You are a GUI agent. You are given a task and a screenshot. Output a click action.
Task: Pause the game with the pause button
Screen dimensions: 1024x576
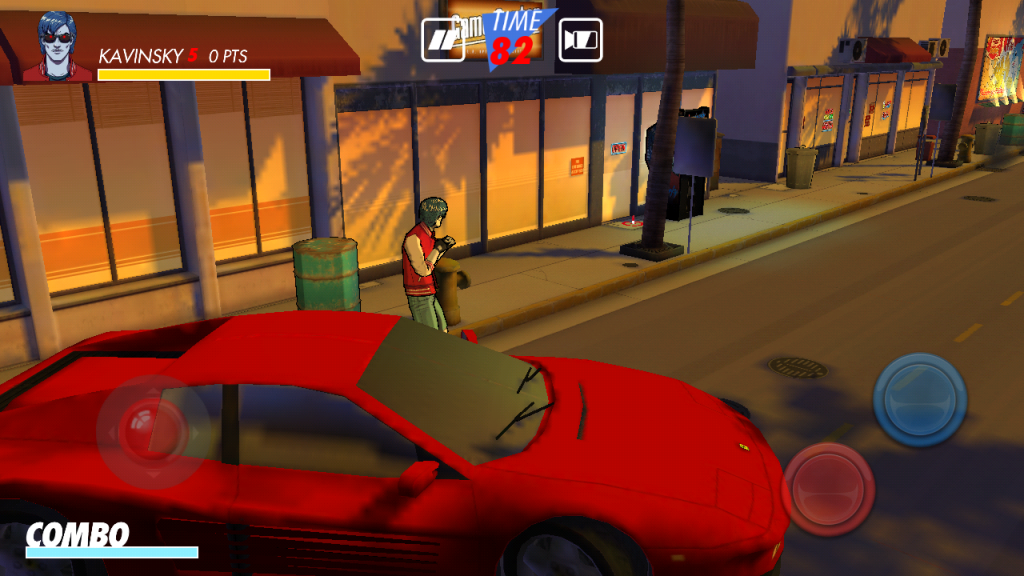pos(442,40)
